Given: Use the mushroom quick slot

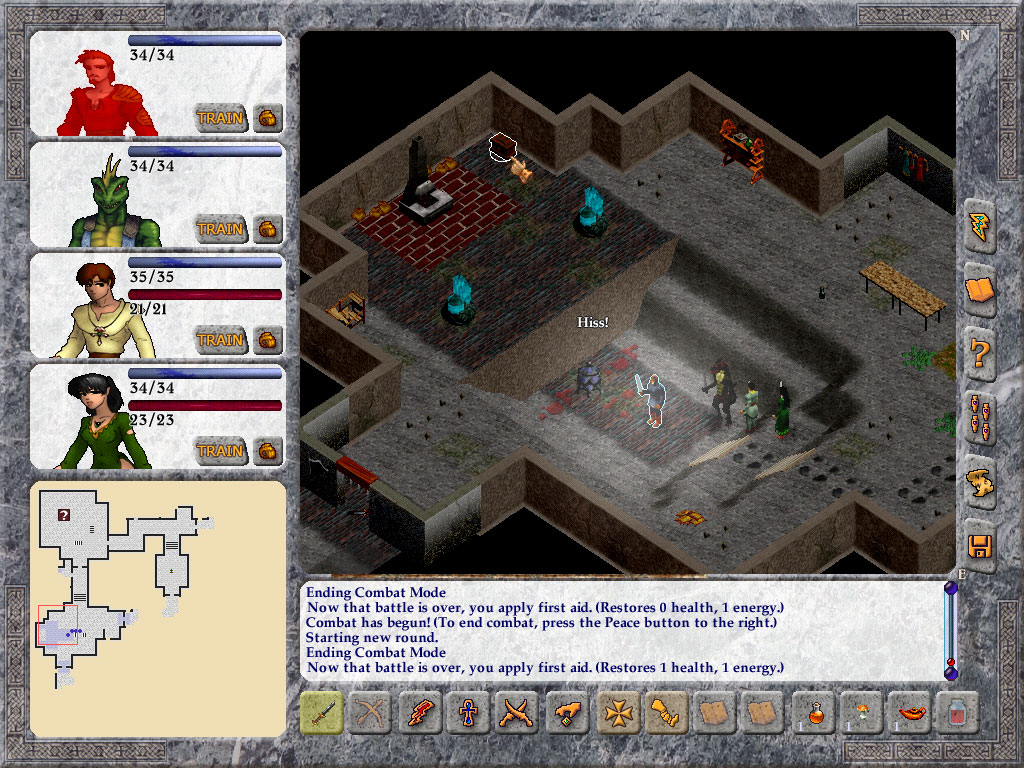Looking at the screenshot, I should coord(862,713).
